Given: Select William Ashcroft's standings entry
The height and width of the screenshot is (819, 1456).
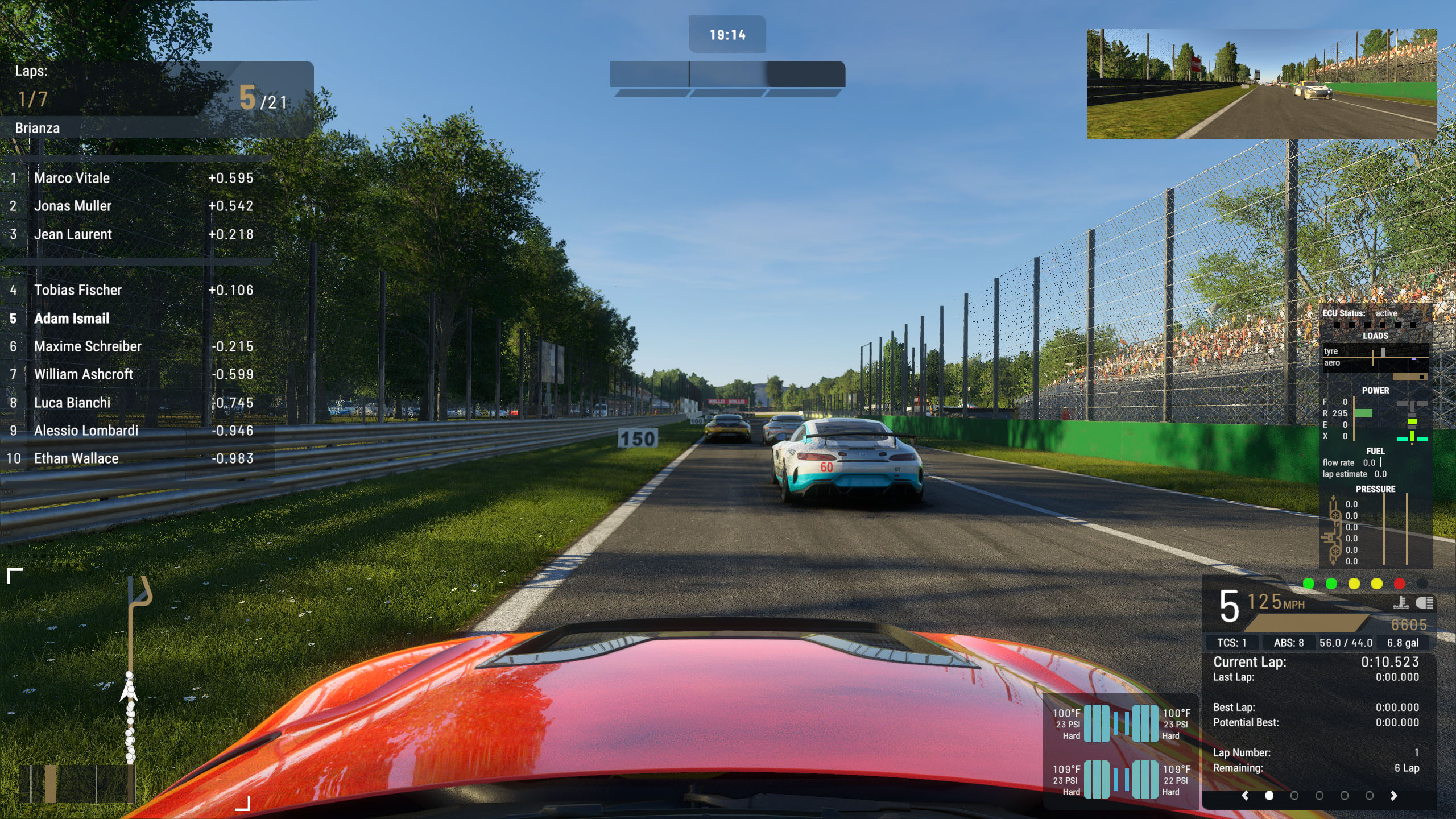Looking at the screenshot, I should coord(84,374).
